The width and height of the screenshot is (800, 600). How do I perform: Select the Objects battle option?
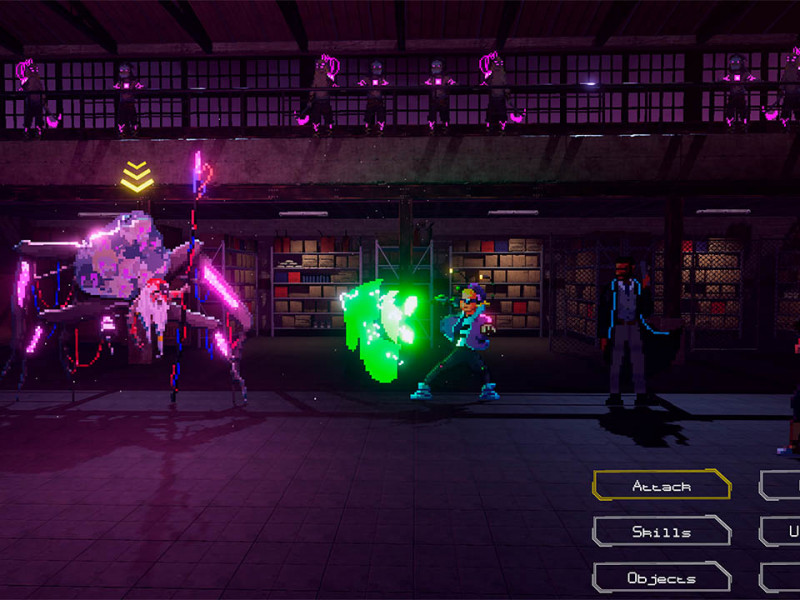click(661, 578)
